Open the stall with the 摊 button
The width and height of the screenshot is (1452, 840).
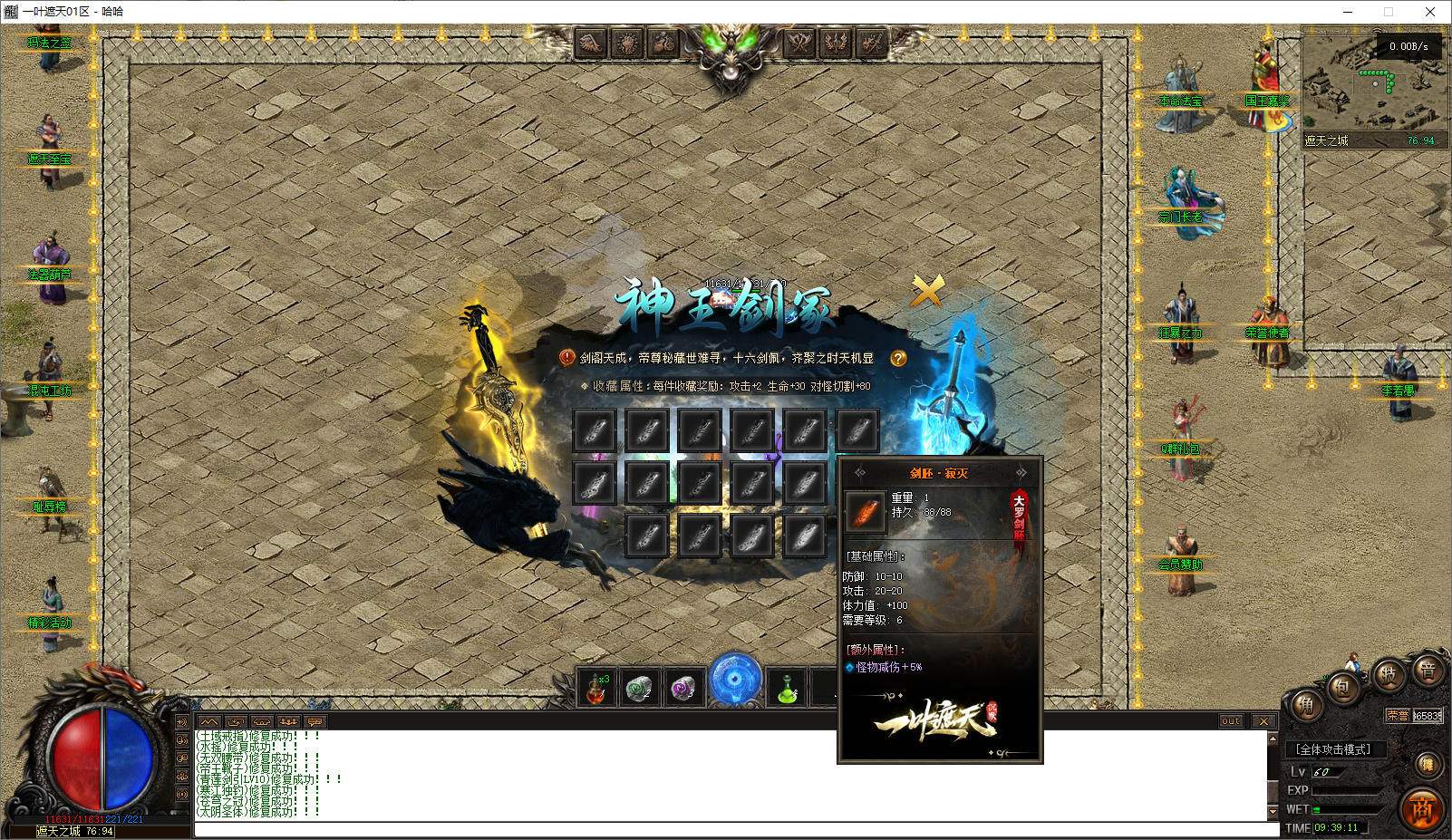pos(1428,765)
